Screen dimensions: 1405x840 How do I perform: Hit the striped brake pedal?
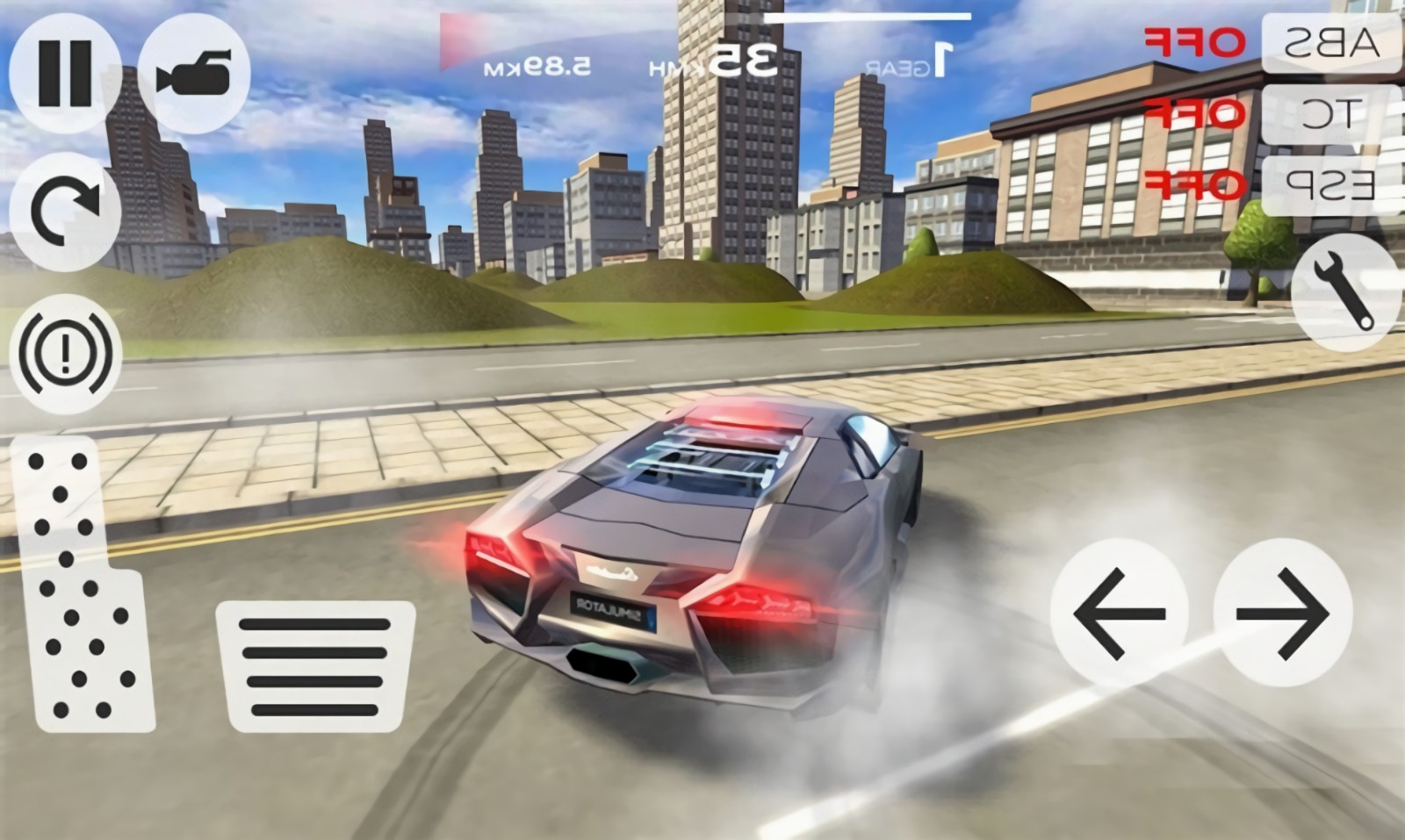click(314, 666)
